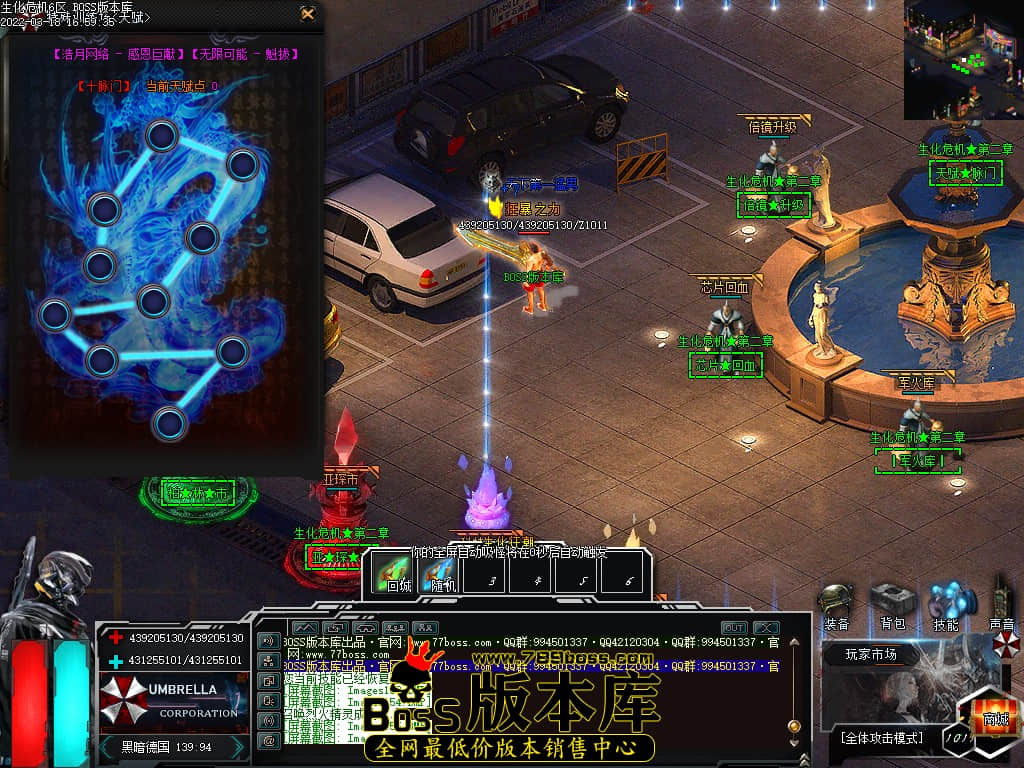Close the talent meridian panel
The height and width of the screenshot is (768, 1024).
[308, 14]
